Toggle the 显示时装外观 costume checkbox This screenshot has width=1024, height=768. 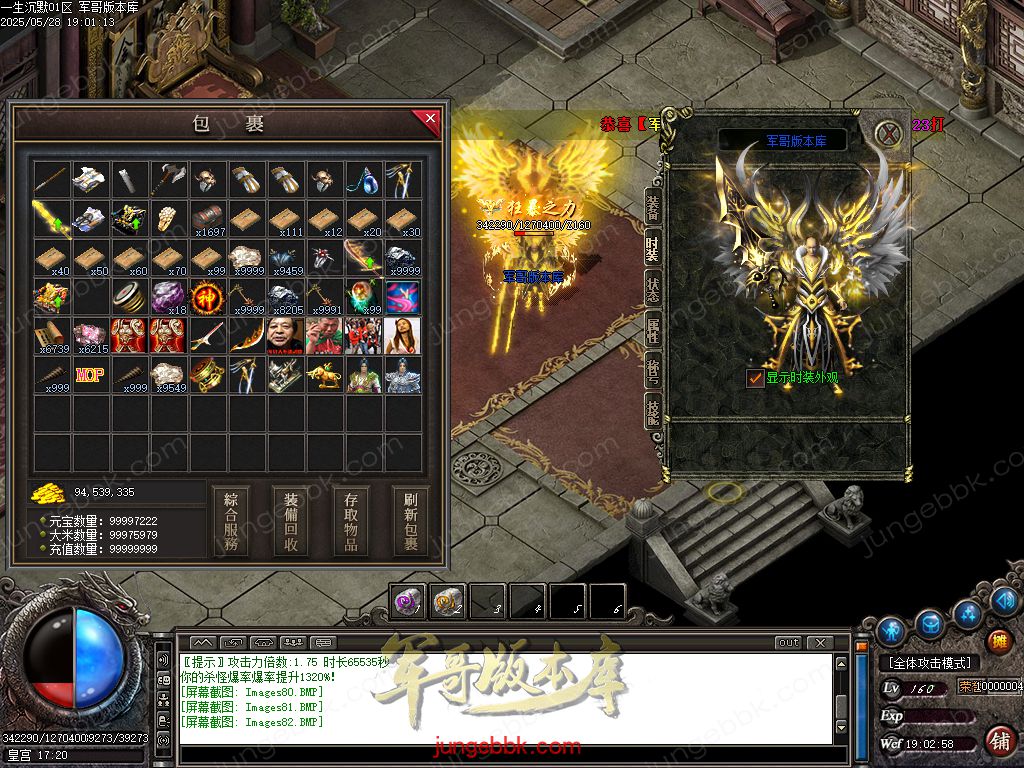click(x=755, y=378)
